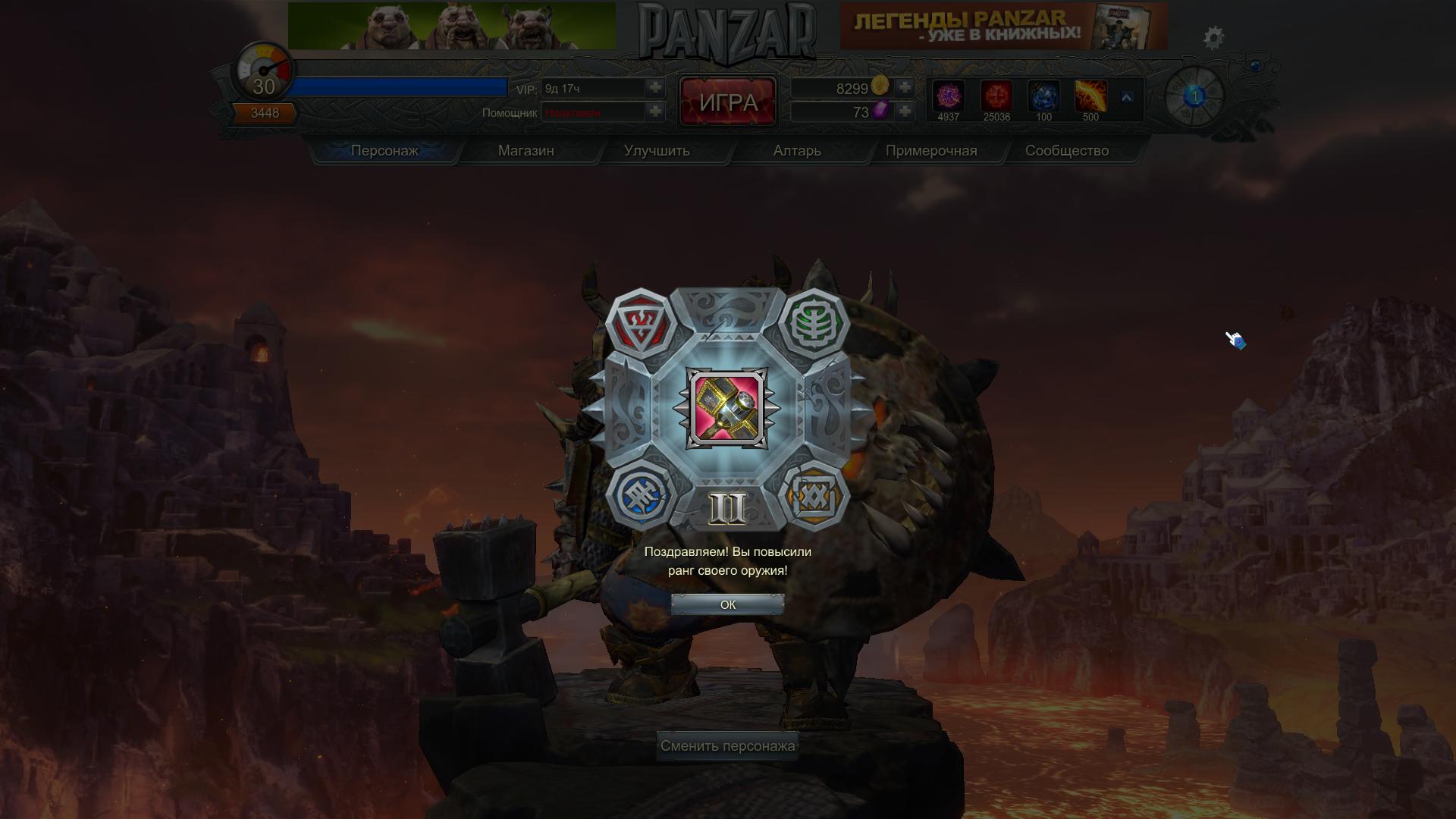The width and height of the screenshot is (1456, 819).
Task: Activate Помощник using its plus button
Action: [655, 112]
